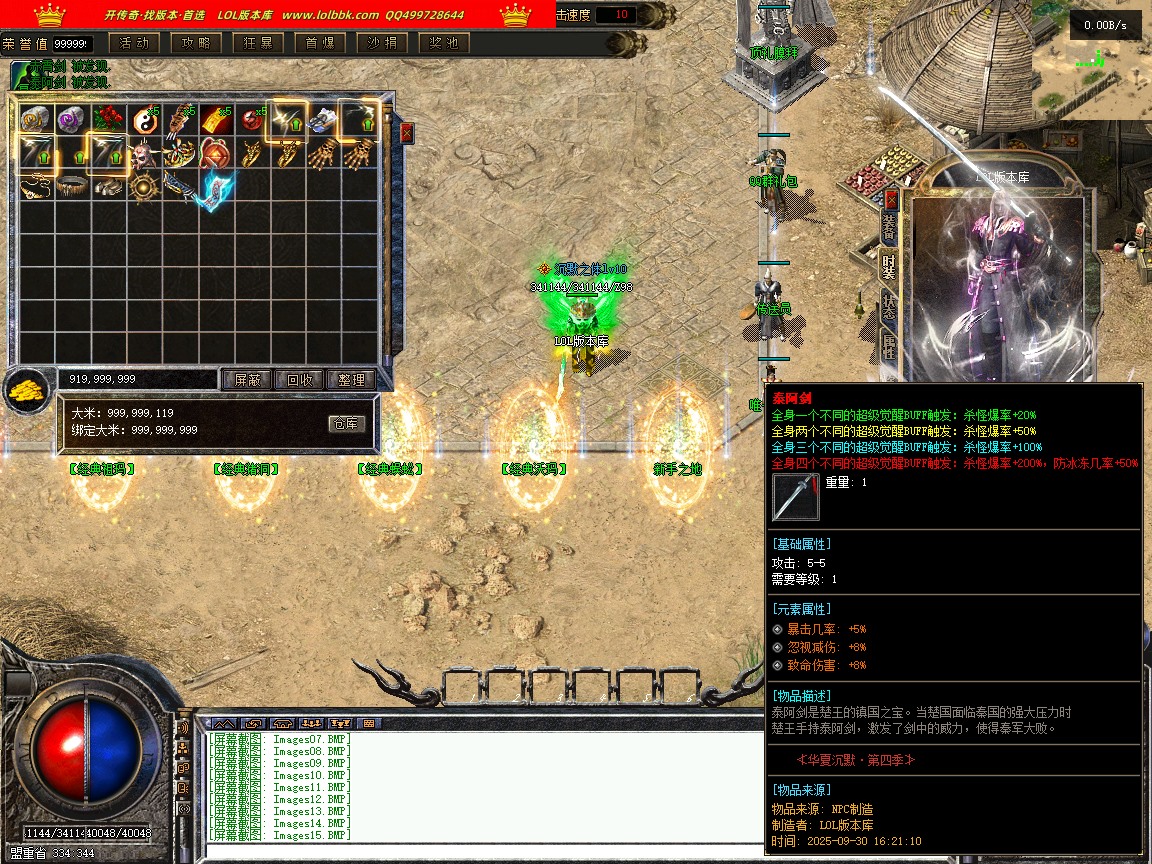The width and height of the screenshot is (1152, 864).
Task: Open the 仓库 warehouse
Action: pos(346,424)
